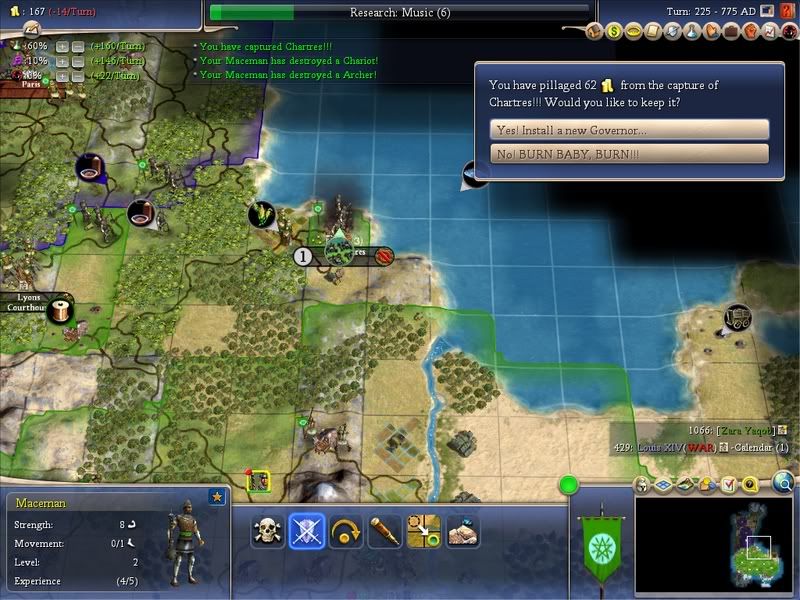Select the curved-arrow skip turn action
Image resolution: width=800 pixels, height=600 pixels.
[x=345, y=529]
